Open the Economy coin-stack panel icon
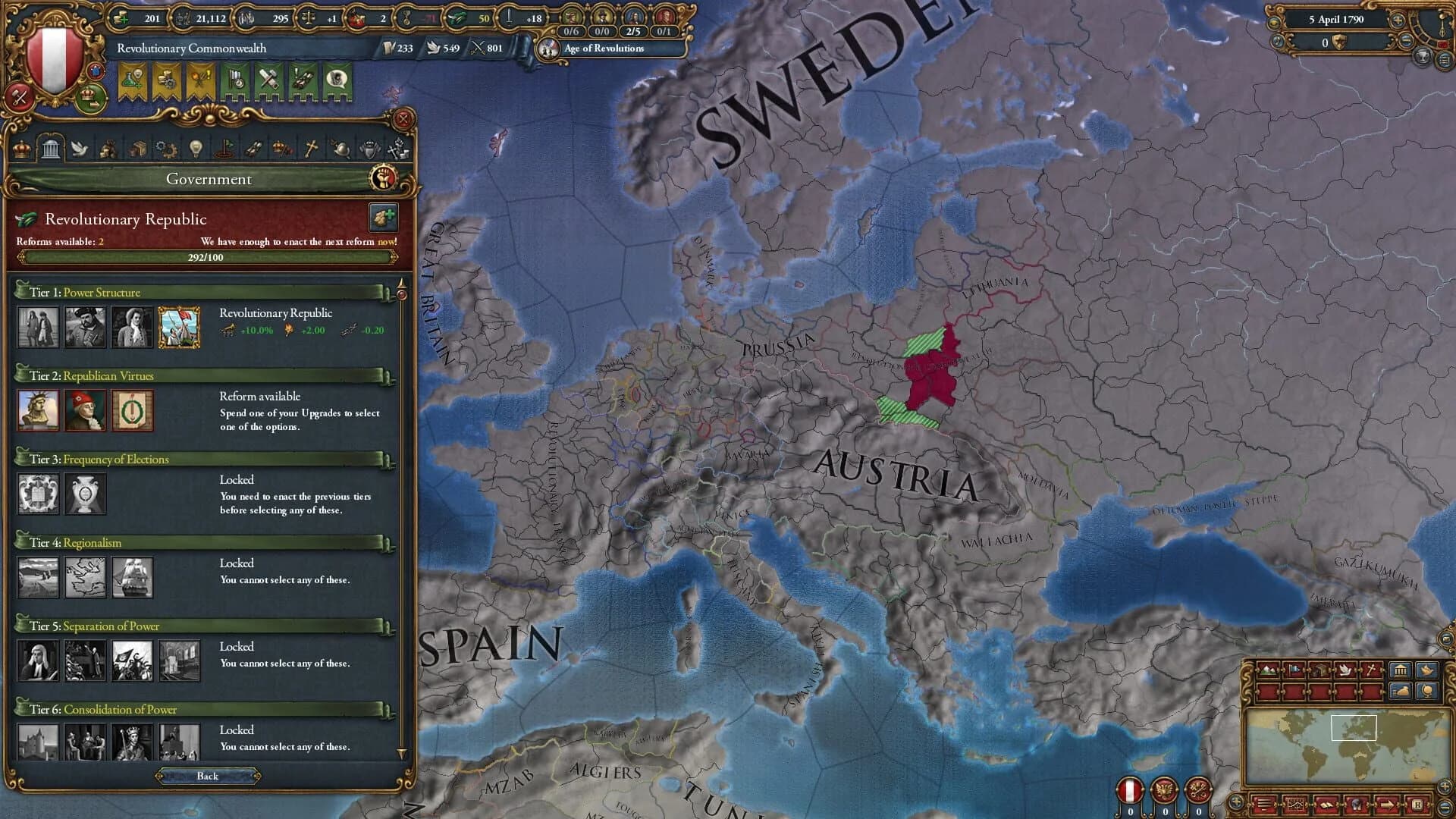Screen dimensions: 1456x819 pyautogui.click(x=109, y=149)
